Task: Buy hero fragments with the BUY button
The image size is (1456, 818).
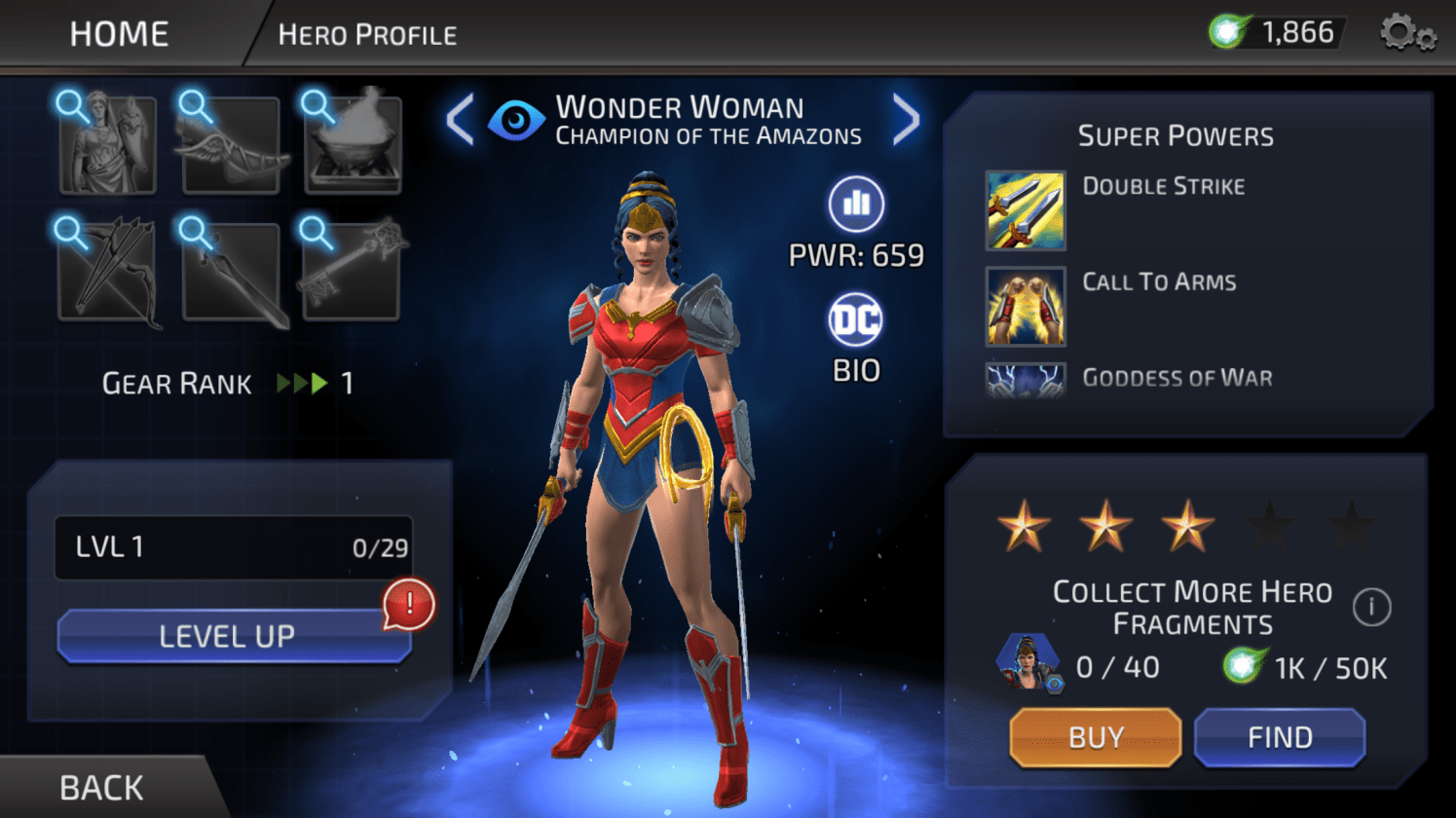Action: pyautogui.click(x=1095, y=737)
